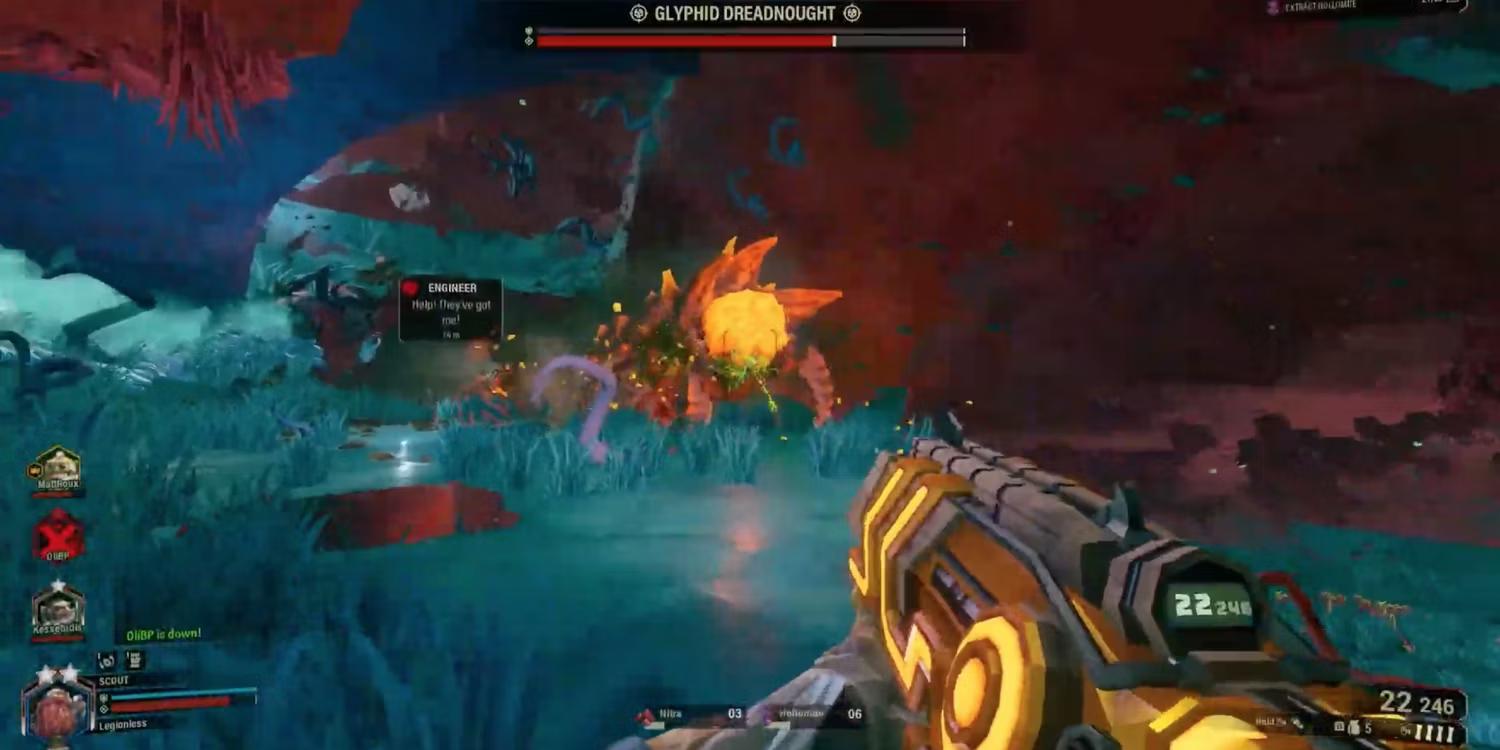Click the Glyphid Dreadnought boss title
The height and width of the screenshot is (750, 1500).
pyautogui.click(x=745, y=14)
